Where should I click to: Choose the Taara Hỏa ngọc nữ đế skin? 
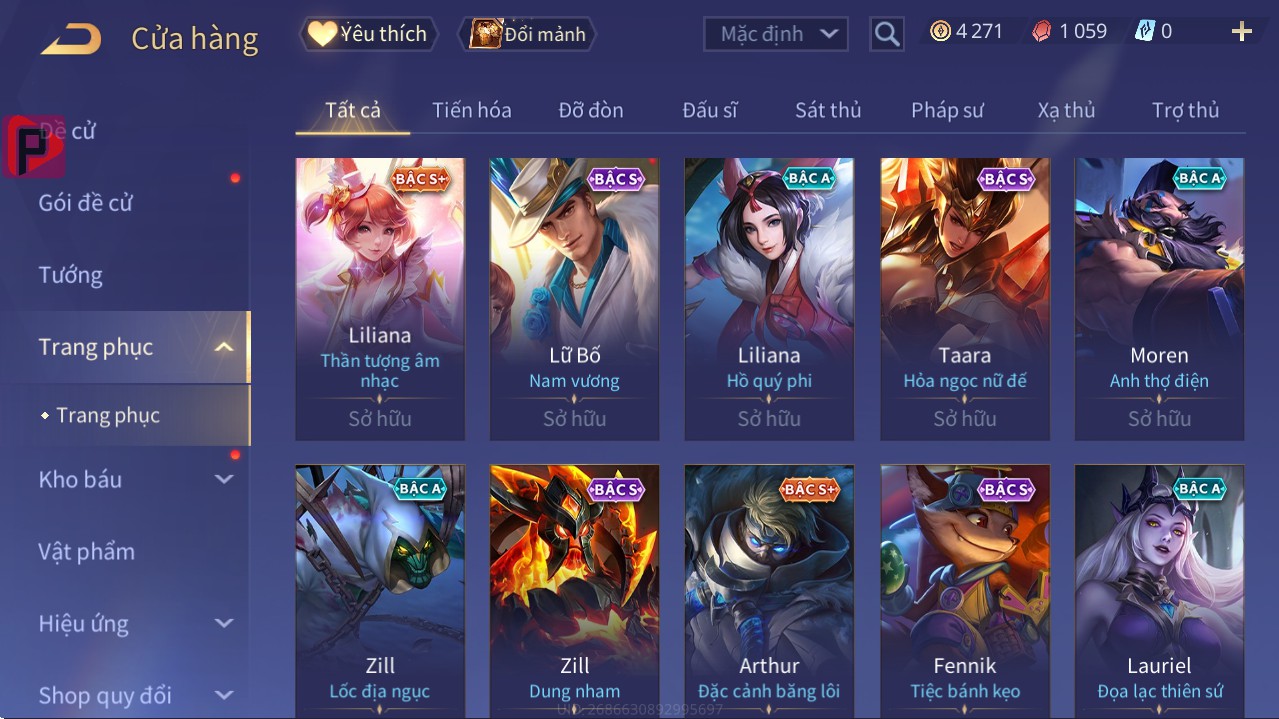(x=964, y=298)
